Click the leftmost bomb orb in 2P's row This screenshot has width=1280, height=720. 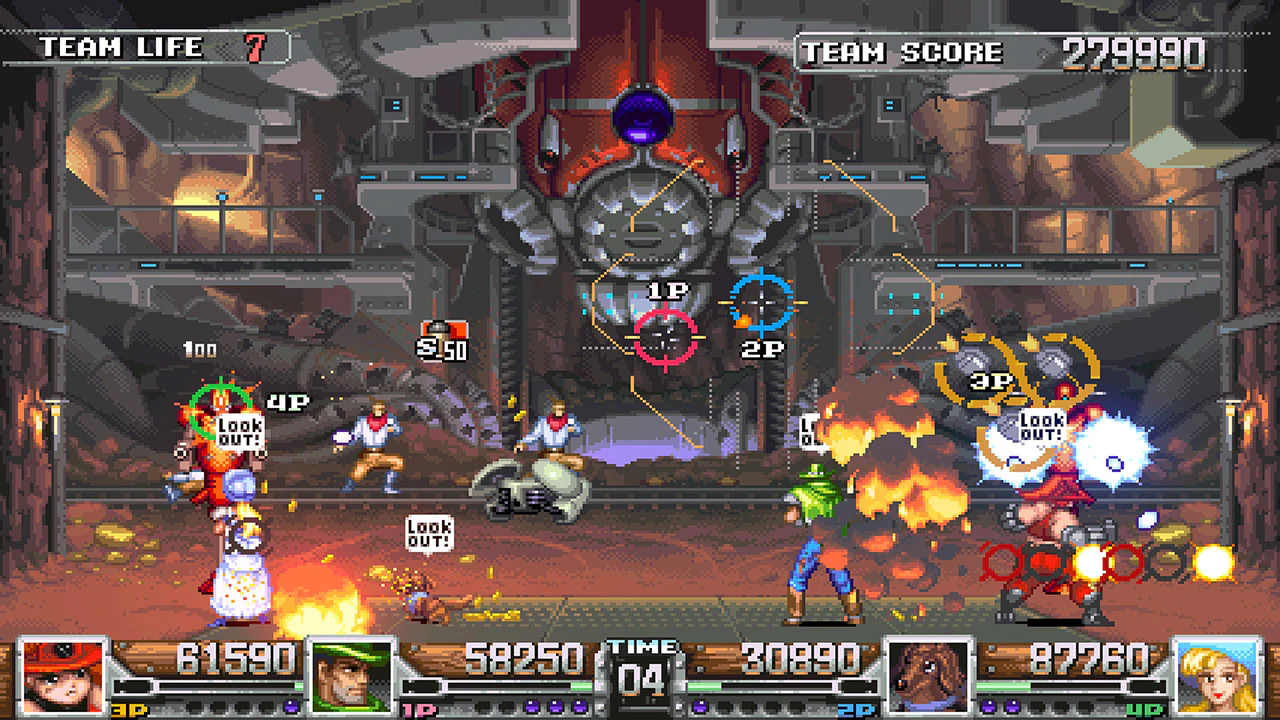click(699, 705)
